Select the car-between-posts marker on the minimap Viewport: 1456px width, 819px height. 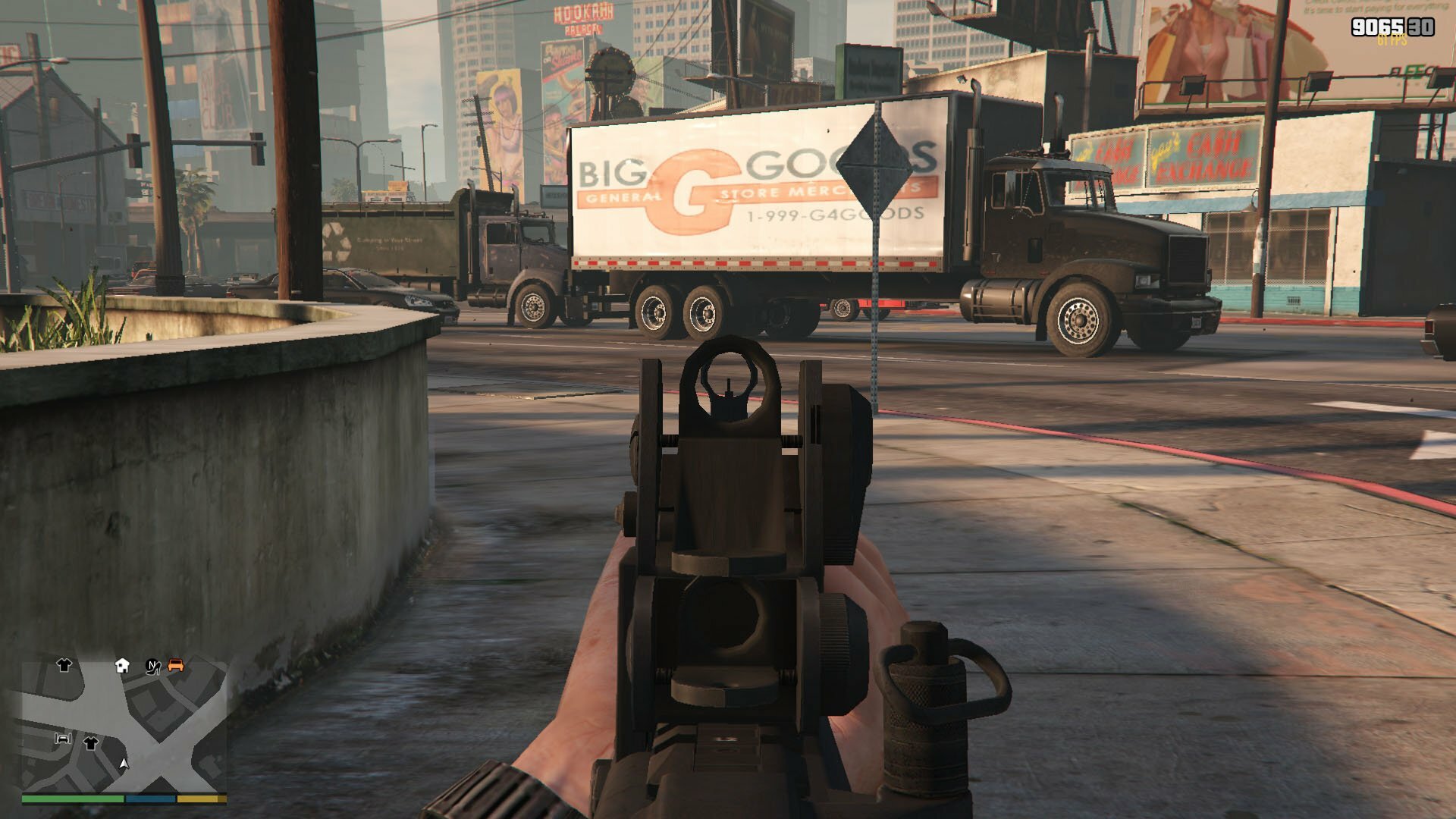(63, 738)
